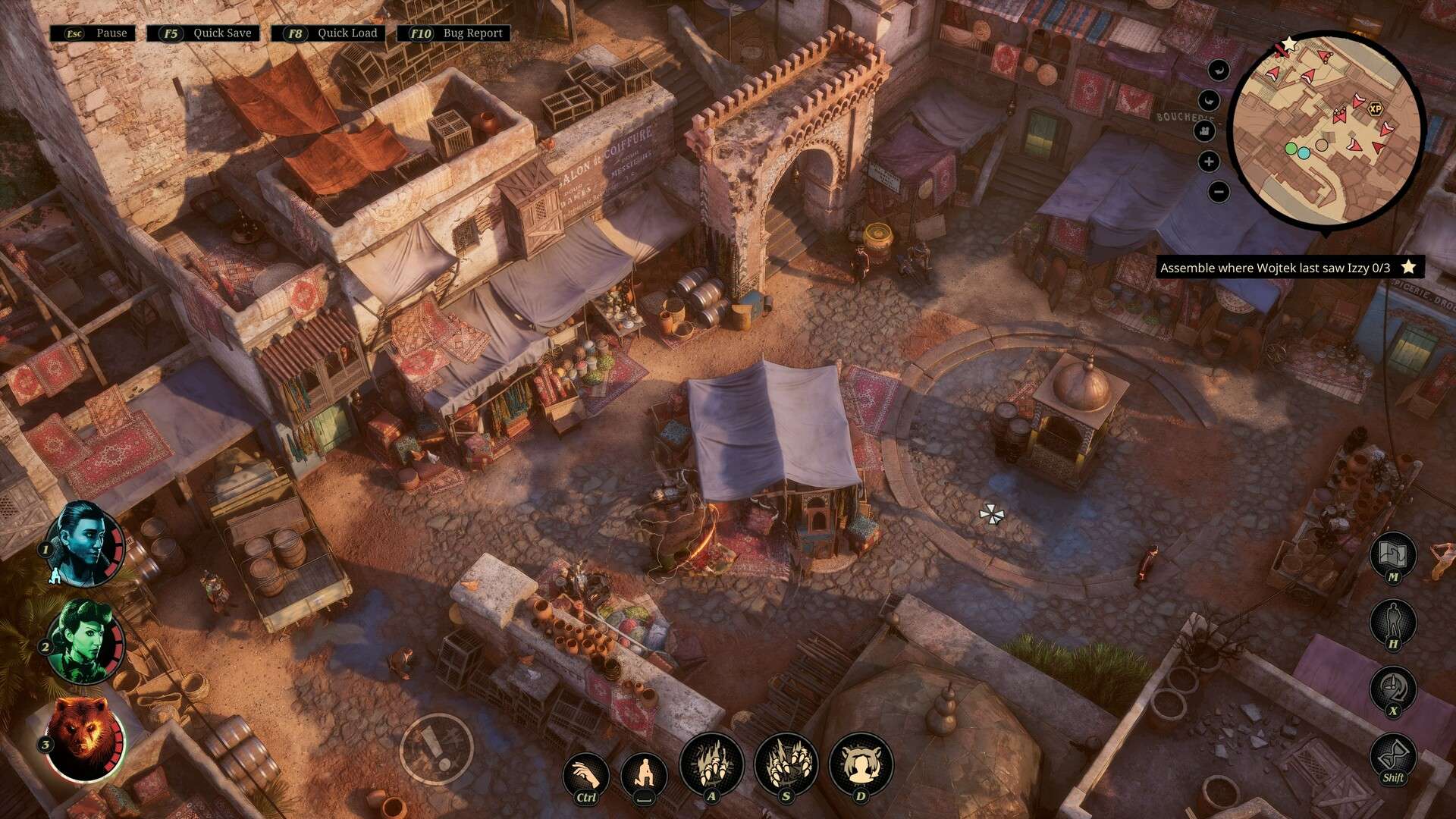Open the Bug Report option
Viewport: 1456px width, 819px height.
click(x=454, y=33)
